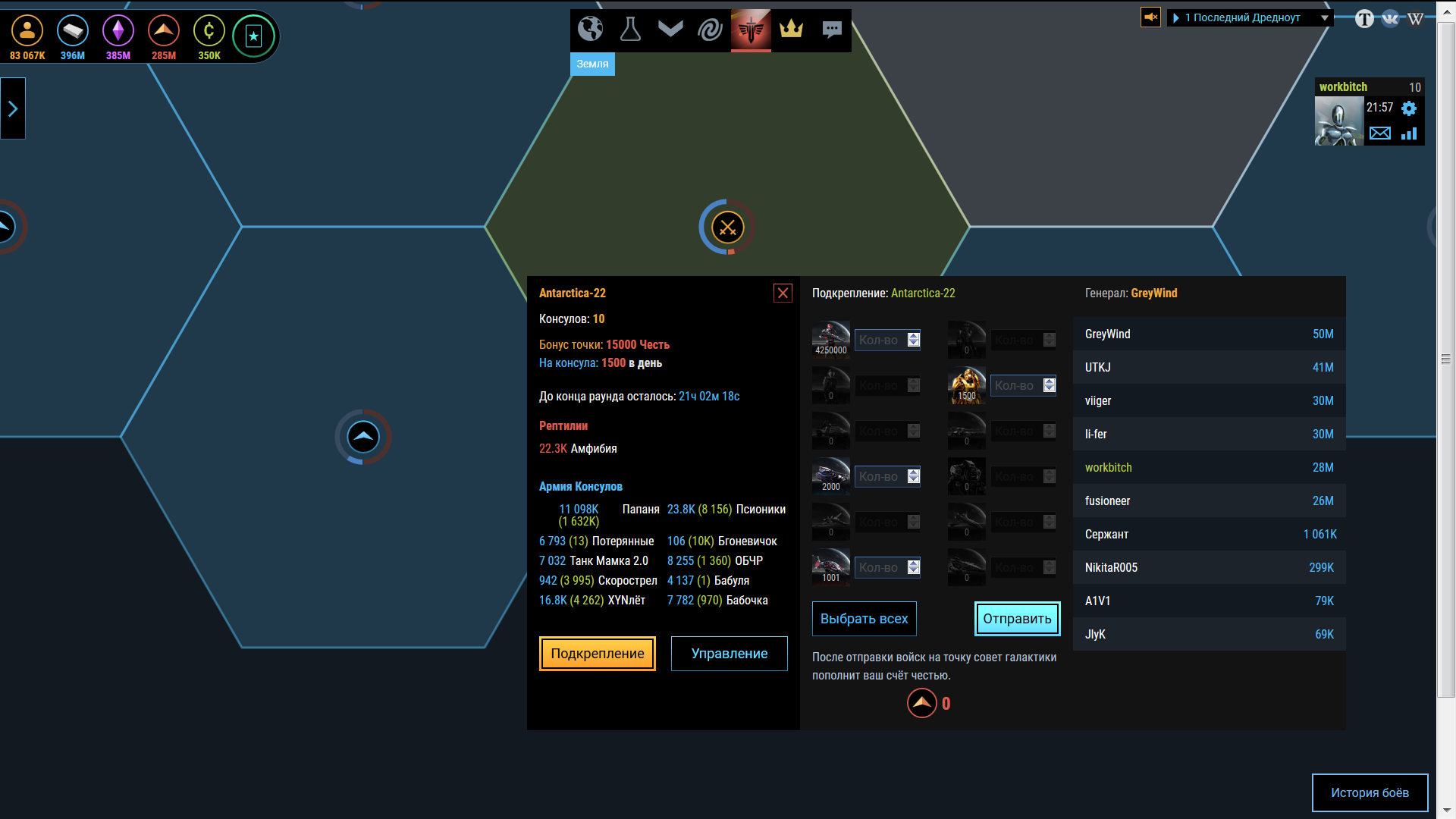Open the flask research tab

pos(630,30)
